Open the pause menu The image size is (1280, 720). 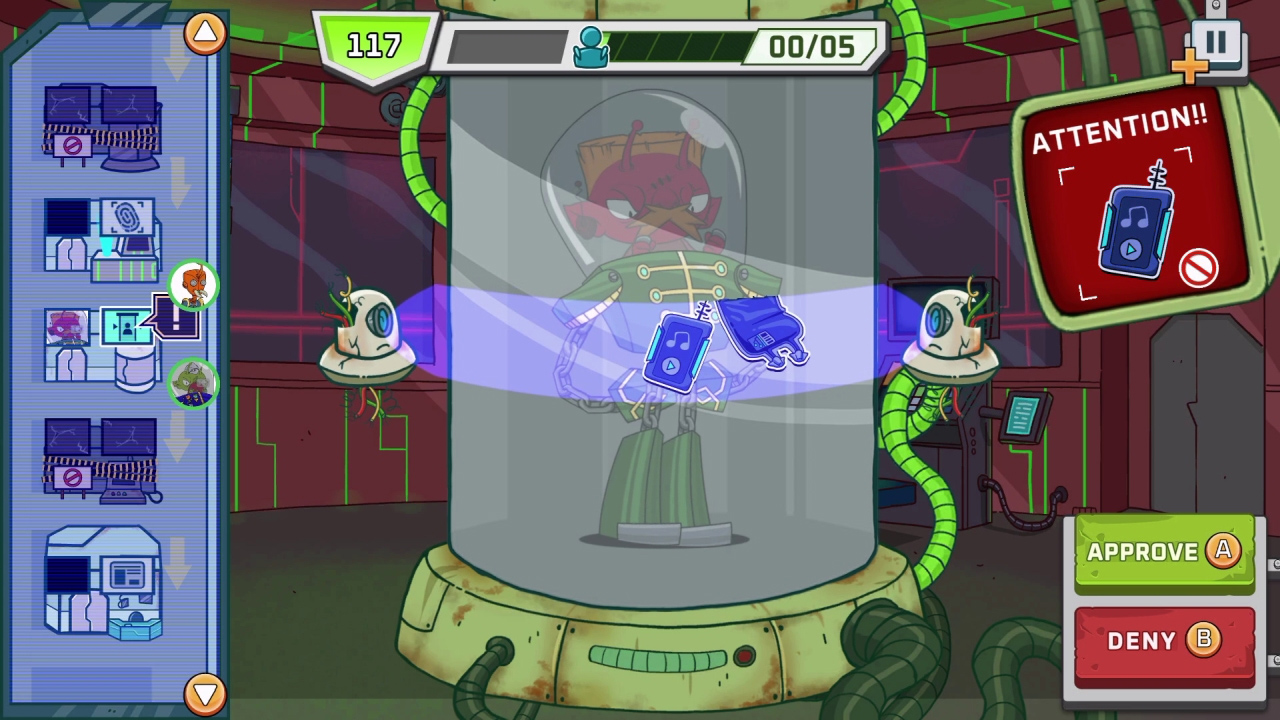[1218, 42]
